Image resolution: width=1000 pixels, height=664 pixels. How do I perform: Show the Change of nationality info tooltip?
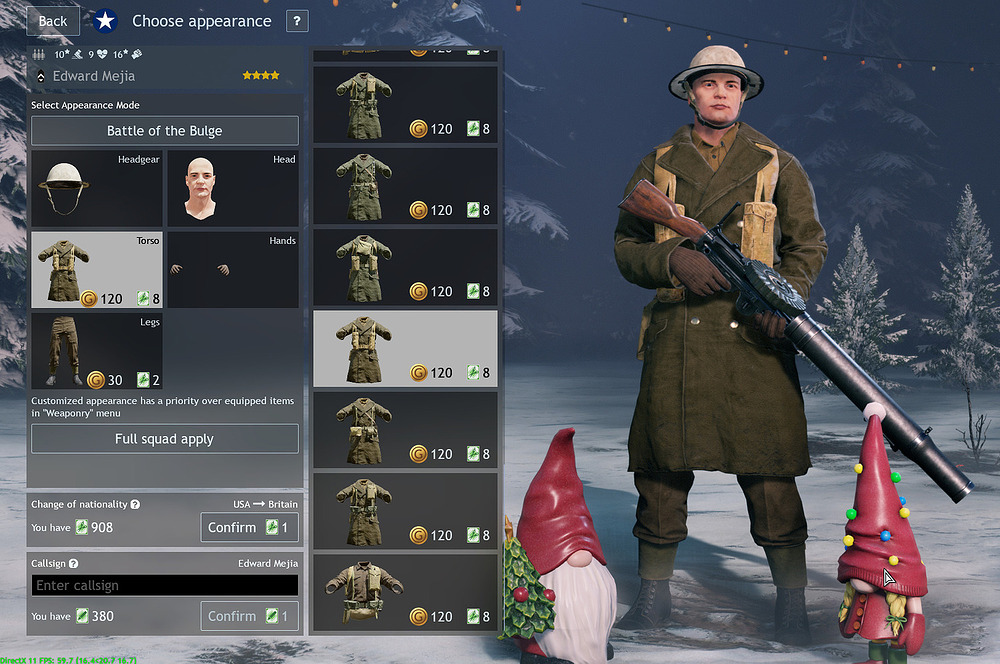coord(135,505)
